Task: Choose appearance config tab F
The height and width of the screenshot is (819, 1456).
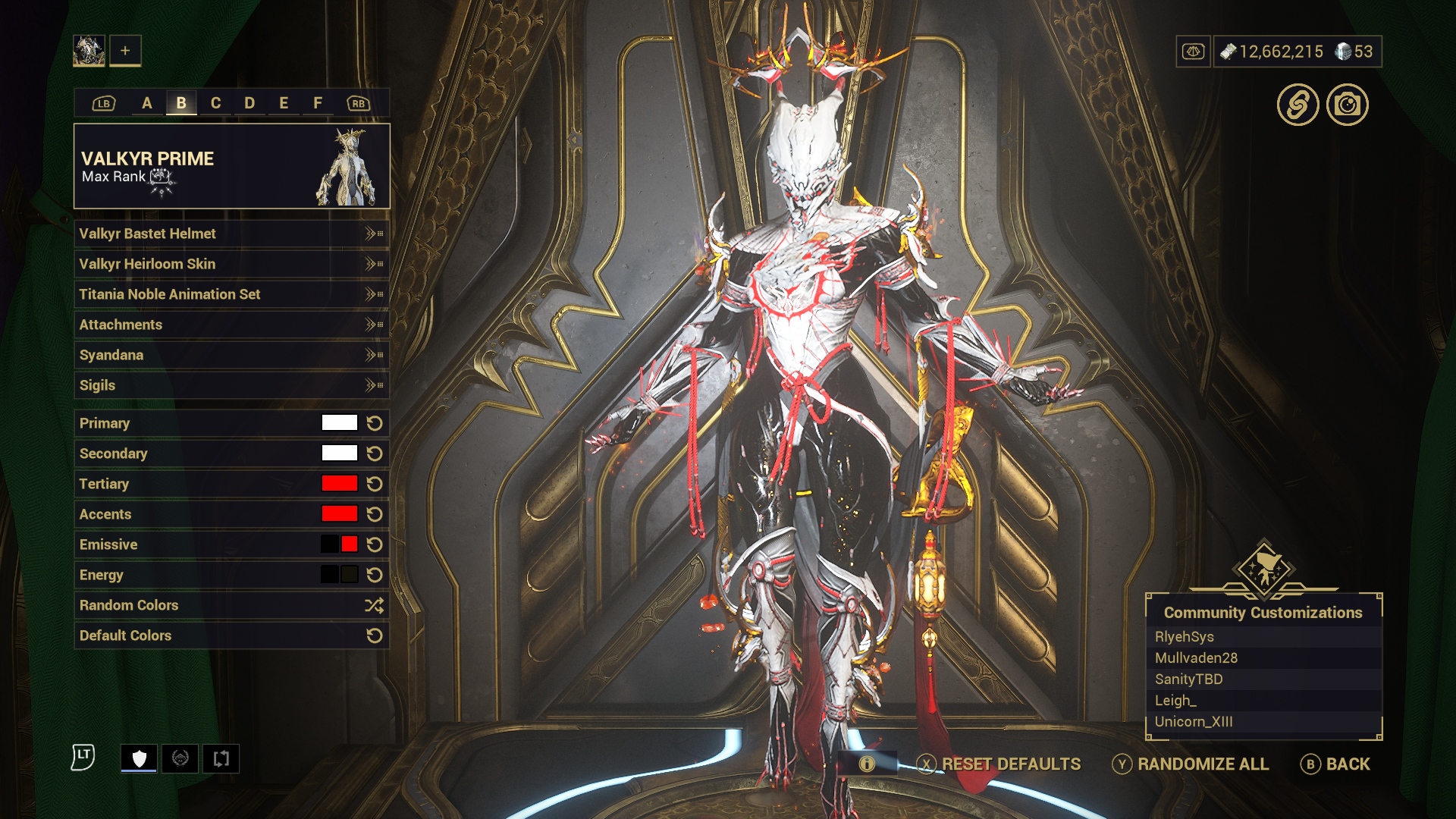Action: [318, 103]
